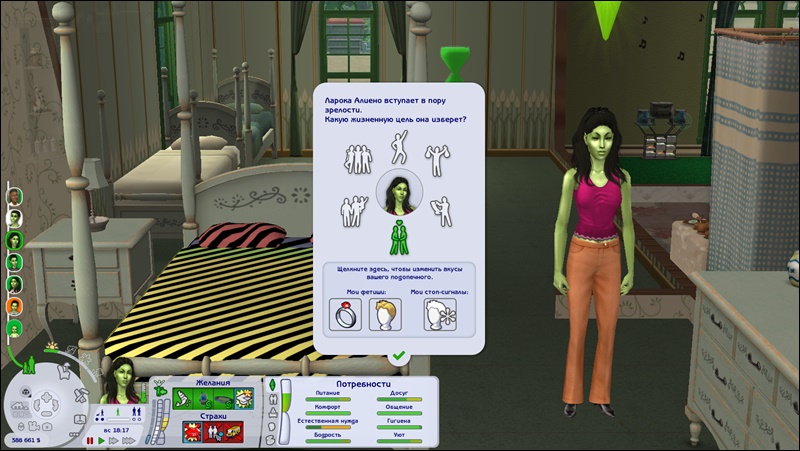Confirm the aspiration choice with the green checkmark
Viewport: 800px width, 451px height.
click(x=399, y=355)
